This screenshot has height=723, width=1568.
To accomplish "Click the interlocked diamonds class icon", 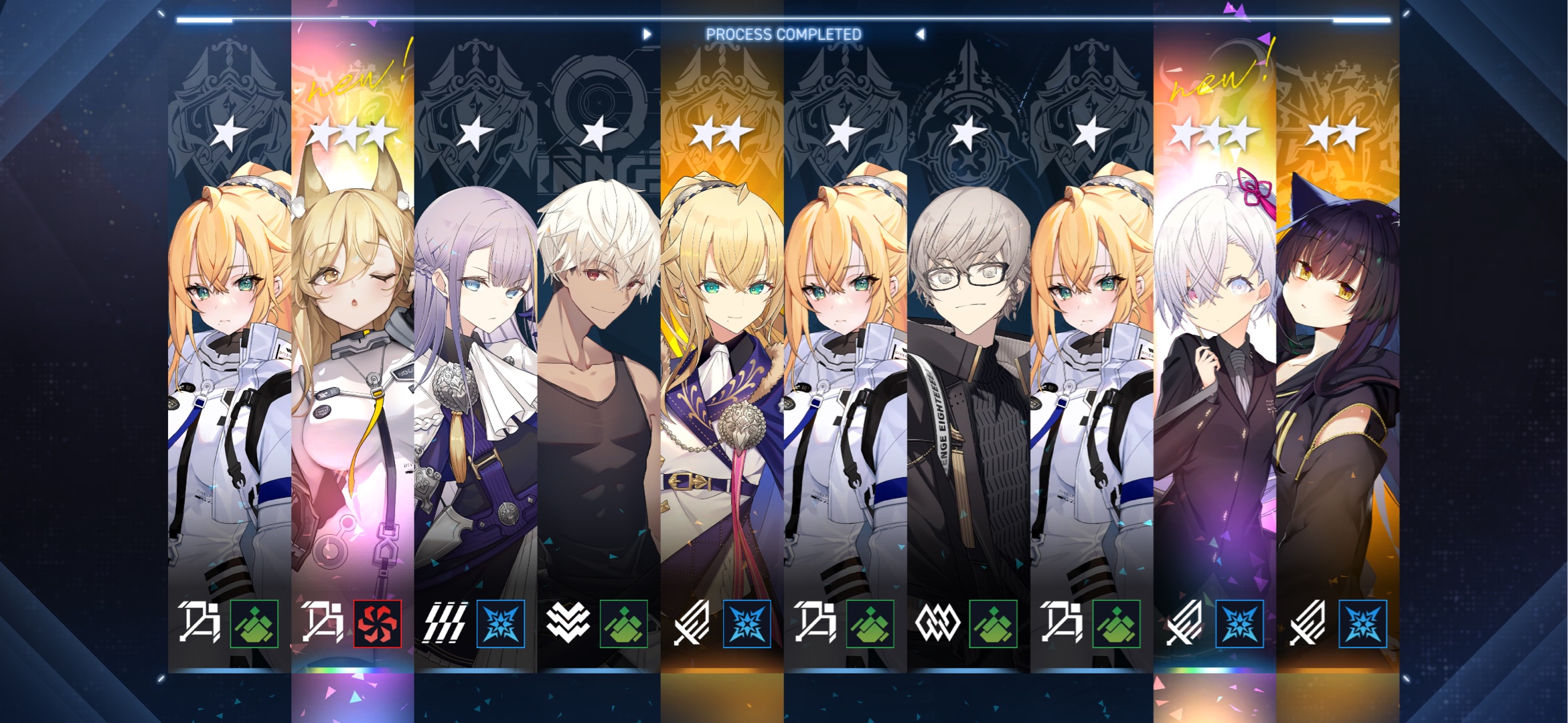I will click(937, 624).
